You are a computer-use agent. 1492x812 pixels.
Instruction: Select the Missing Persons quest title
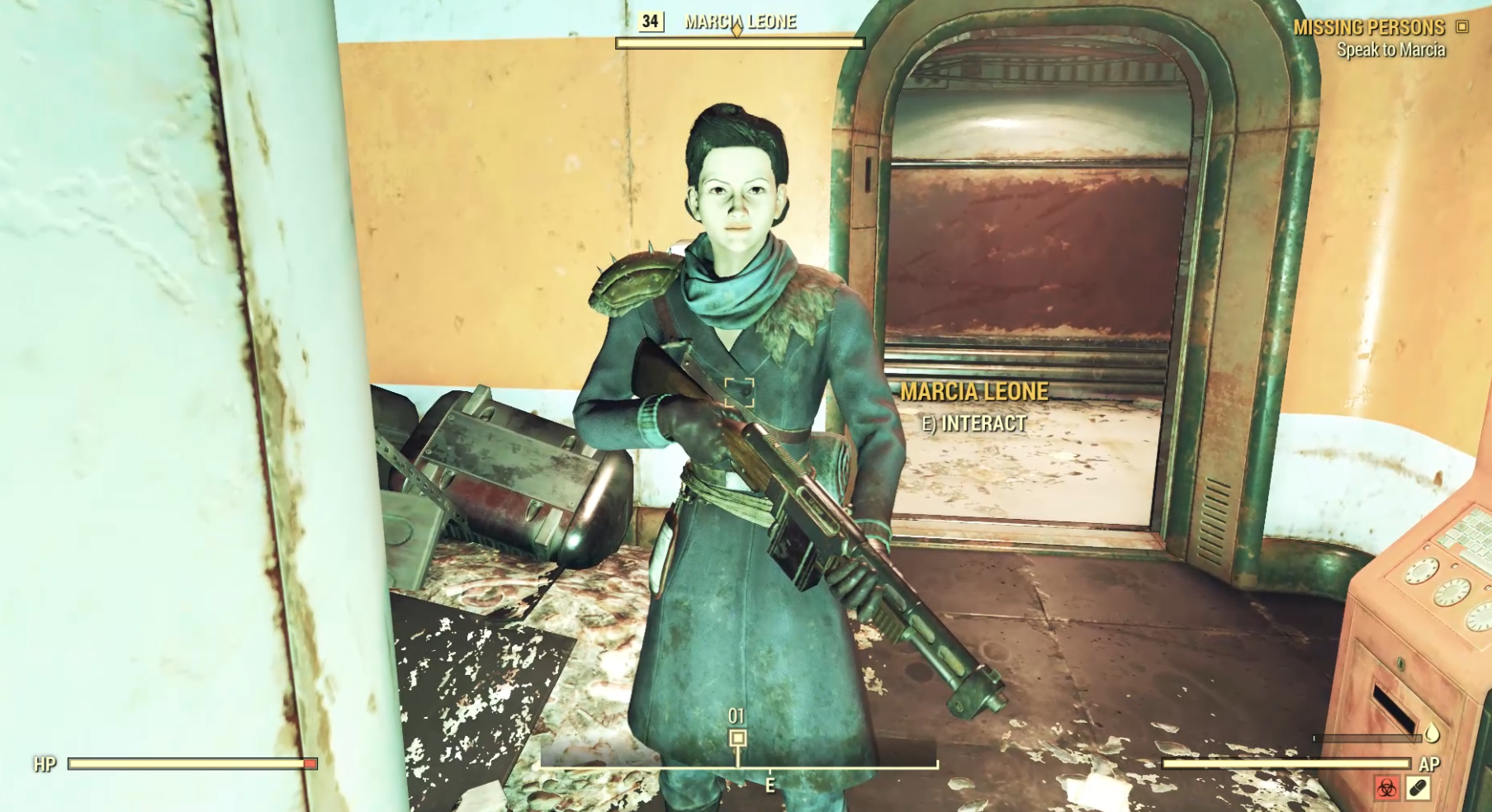pyautogui.click(x=1371, y=26)
